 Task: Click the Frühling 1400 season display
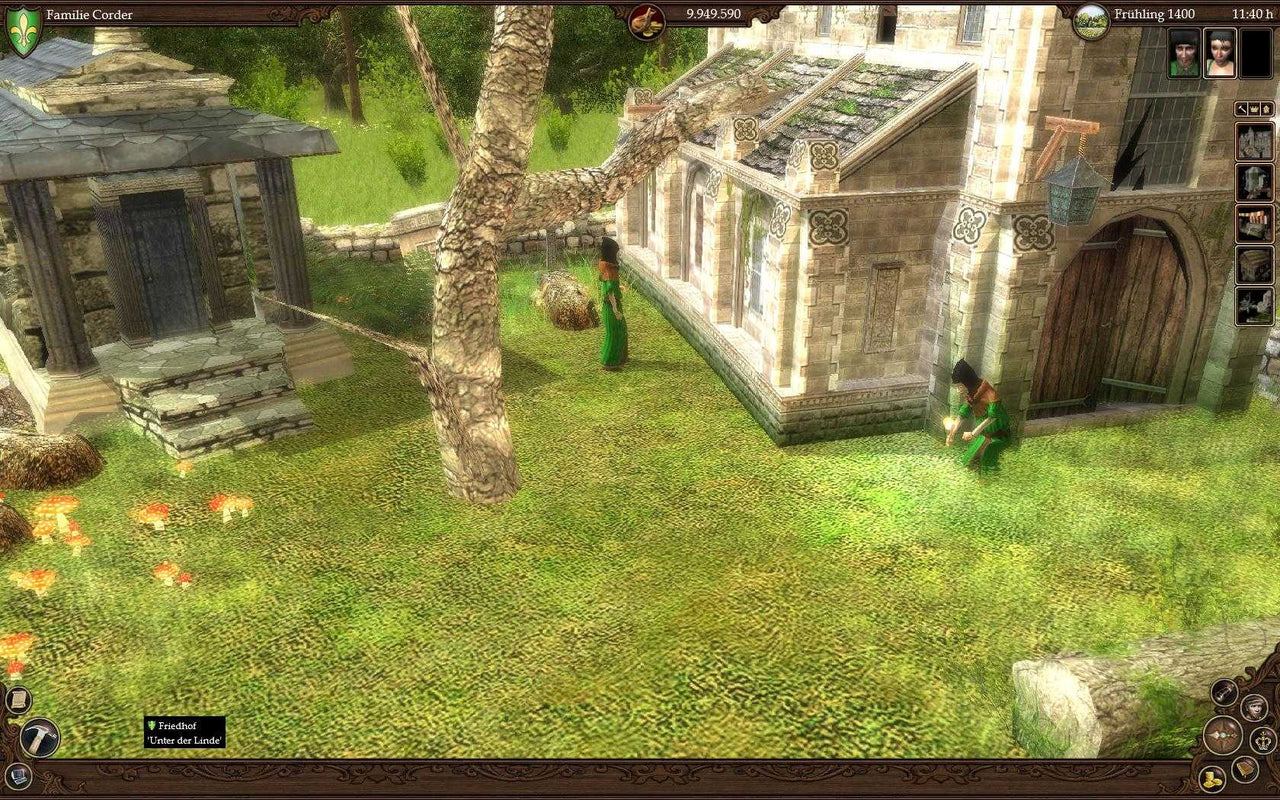click(1155, 15)
